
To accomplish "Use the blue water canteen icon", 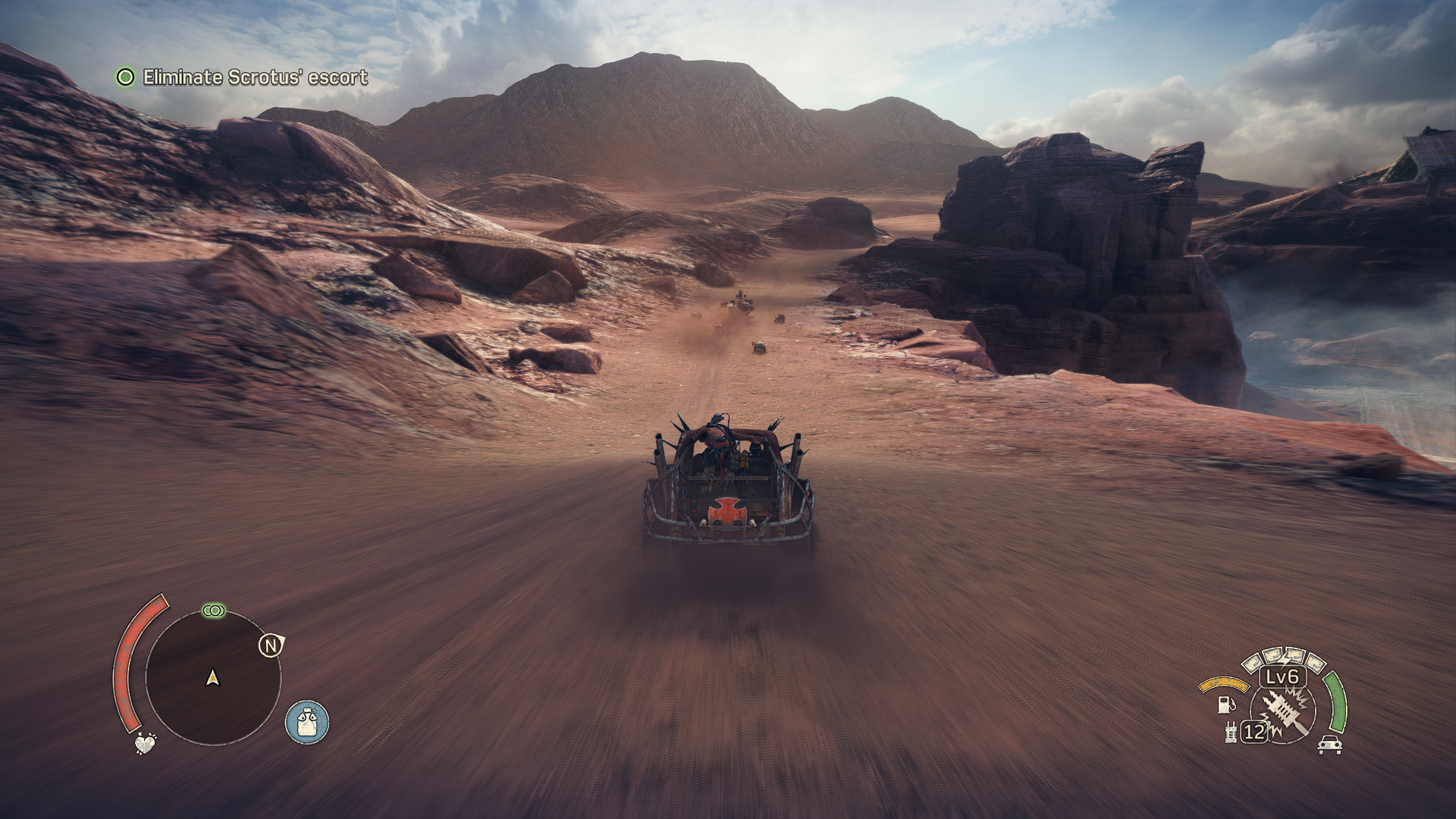I will 307,722.
